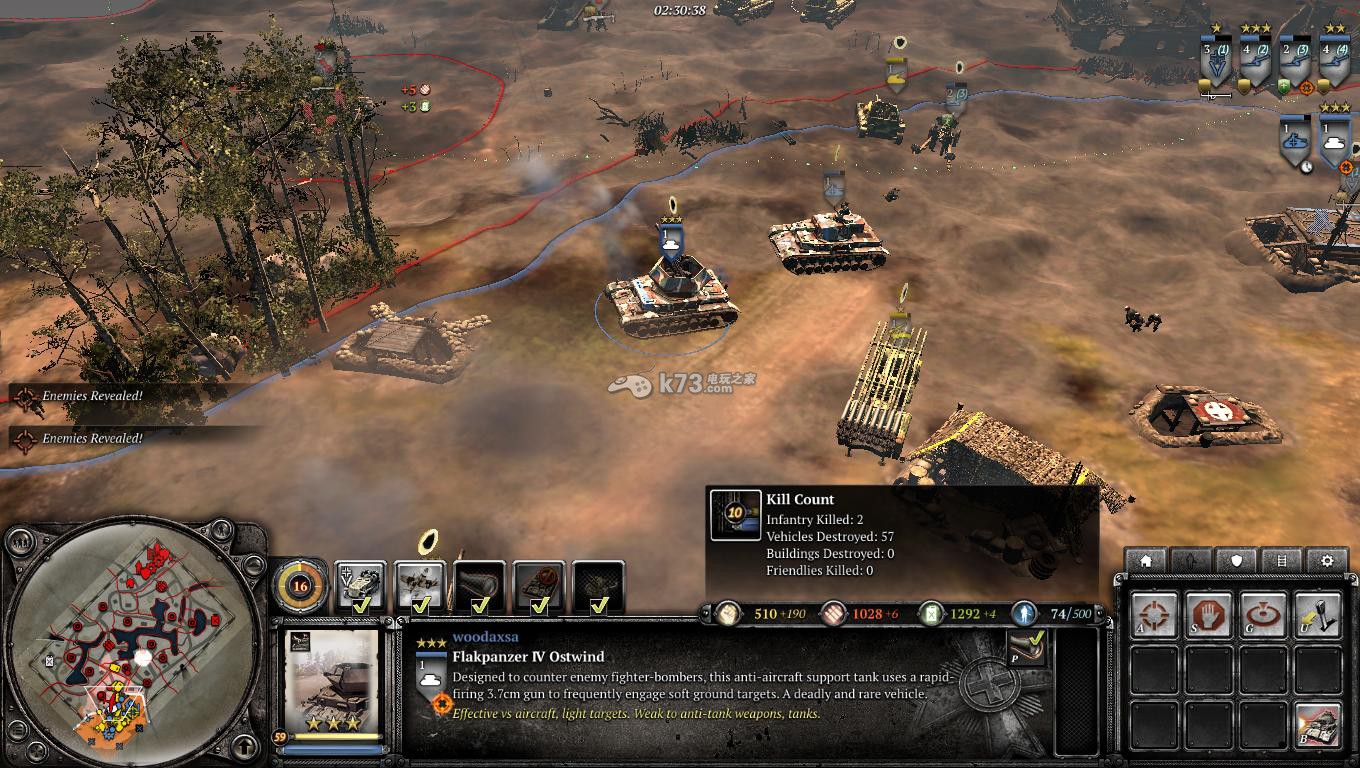Trigger the tank ability marked B

click(x=1317, y=725)
